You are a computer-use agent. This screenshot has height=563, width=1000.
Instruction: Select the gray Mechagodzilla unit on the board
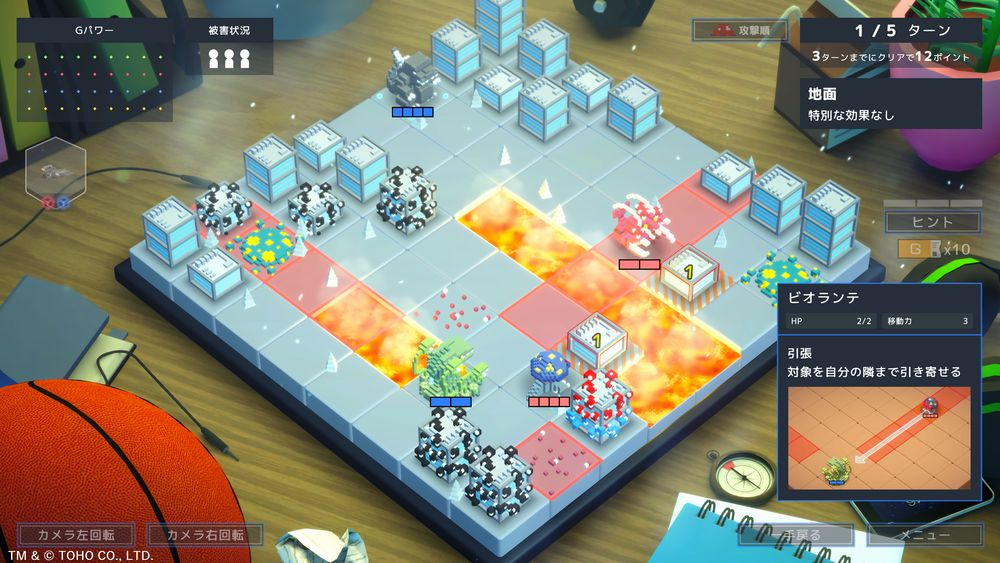[x=413, y=75]
